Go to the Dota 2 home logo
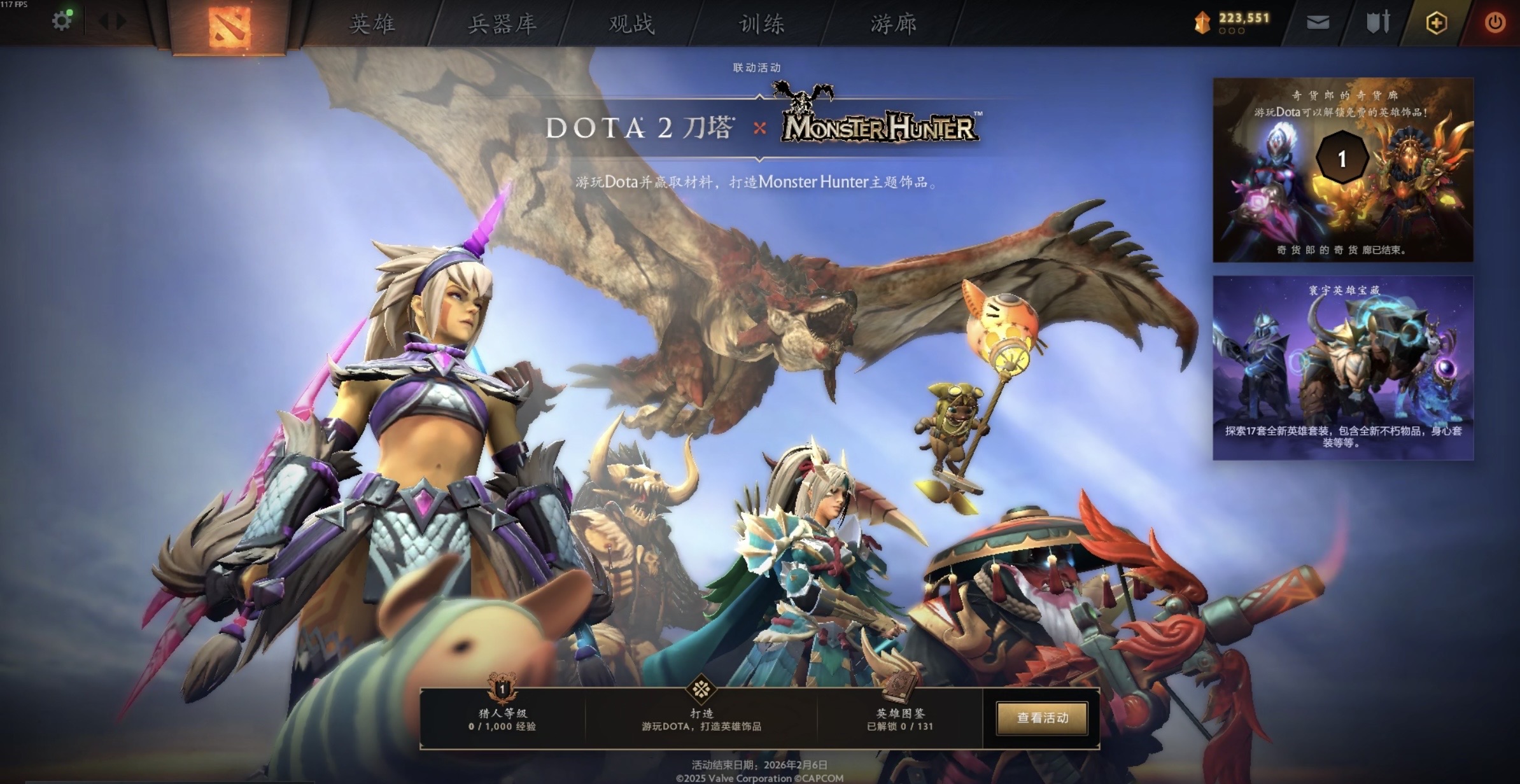 point(229,26)
